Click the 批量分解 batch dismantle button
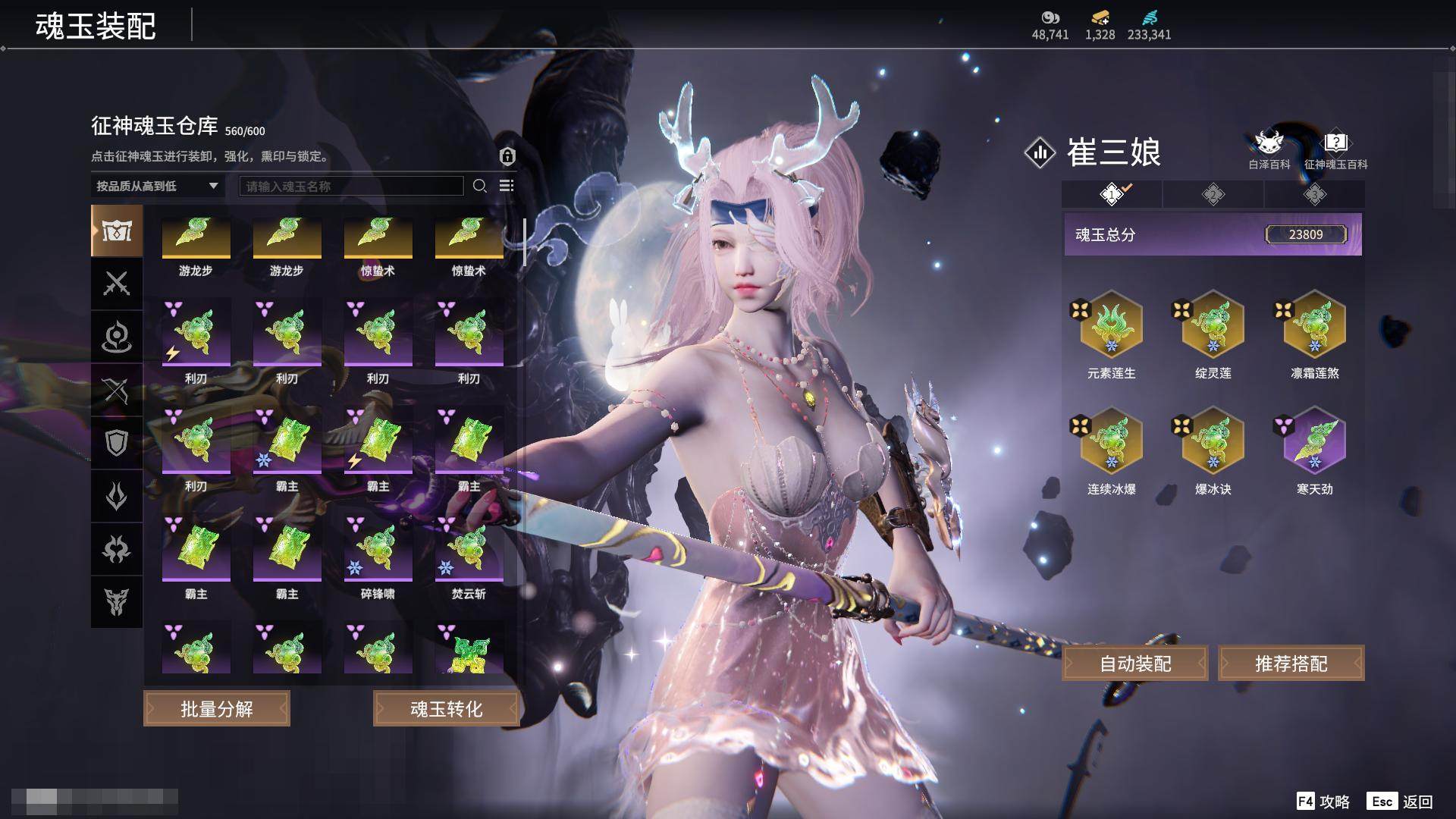 tap(217, 708)
